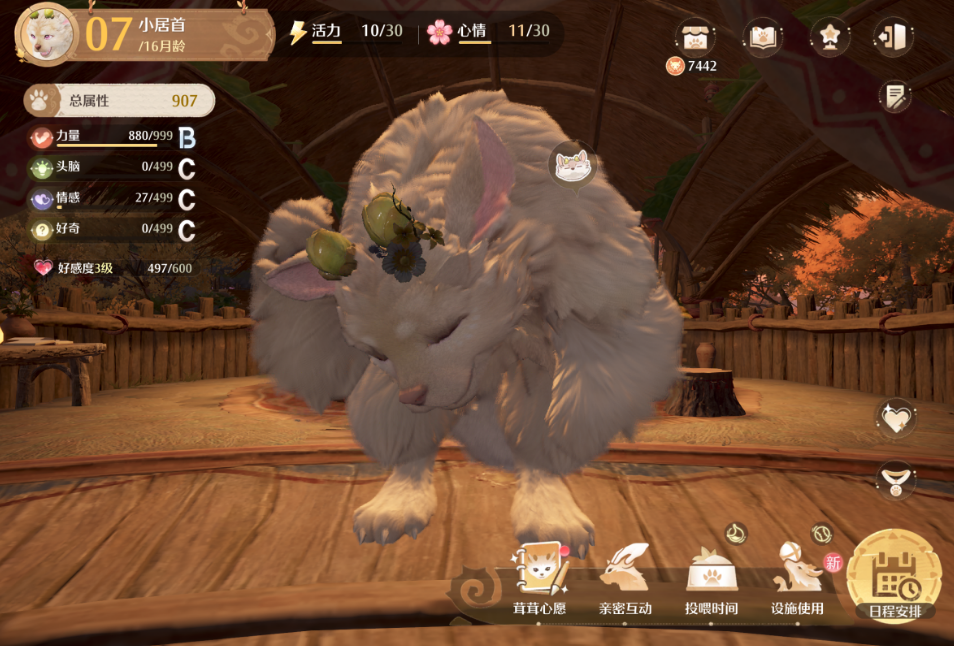
Task: Click the pet portrait avatar
Action: (47, 33)
